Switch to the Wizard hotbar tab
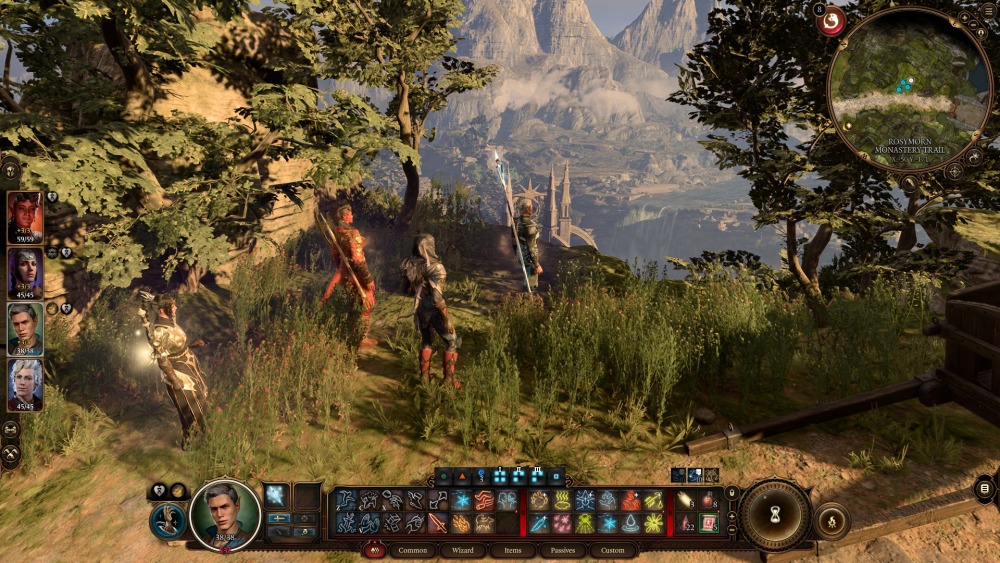1000x563 pixels. tap(462, 550)
